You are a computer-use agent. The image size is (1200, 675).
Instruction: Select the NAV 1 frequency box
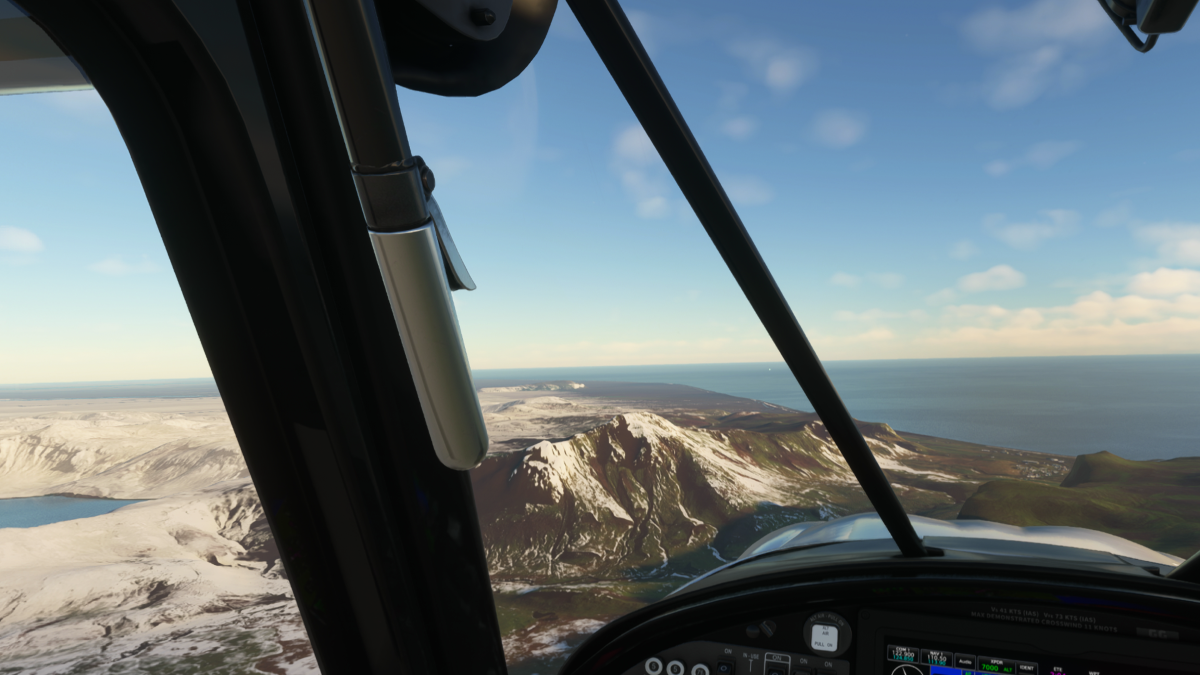click(937, 658)
